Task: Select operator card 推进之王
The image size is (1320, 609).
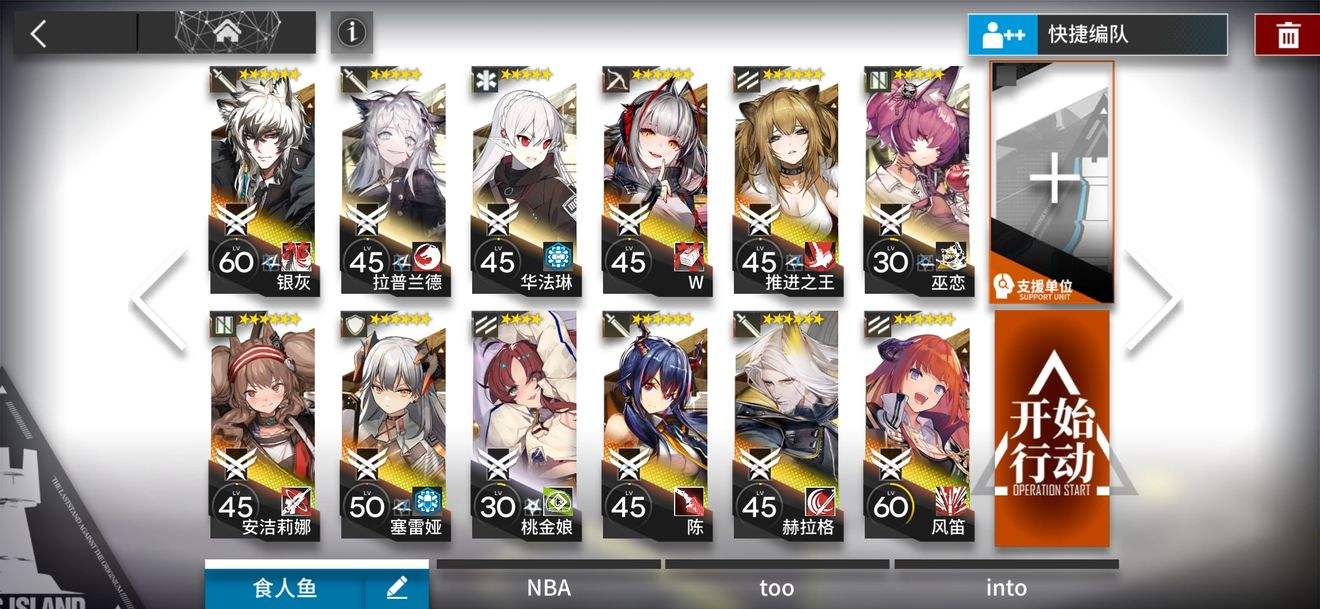Action: coord(785,180)
